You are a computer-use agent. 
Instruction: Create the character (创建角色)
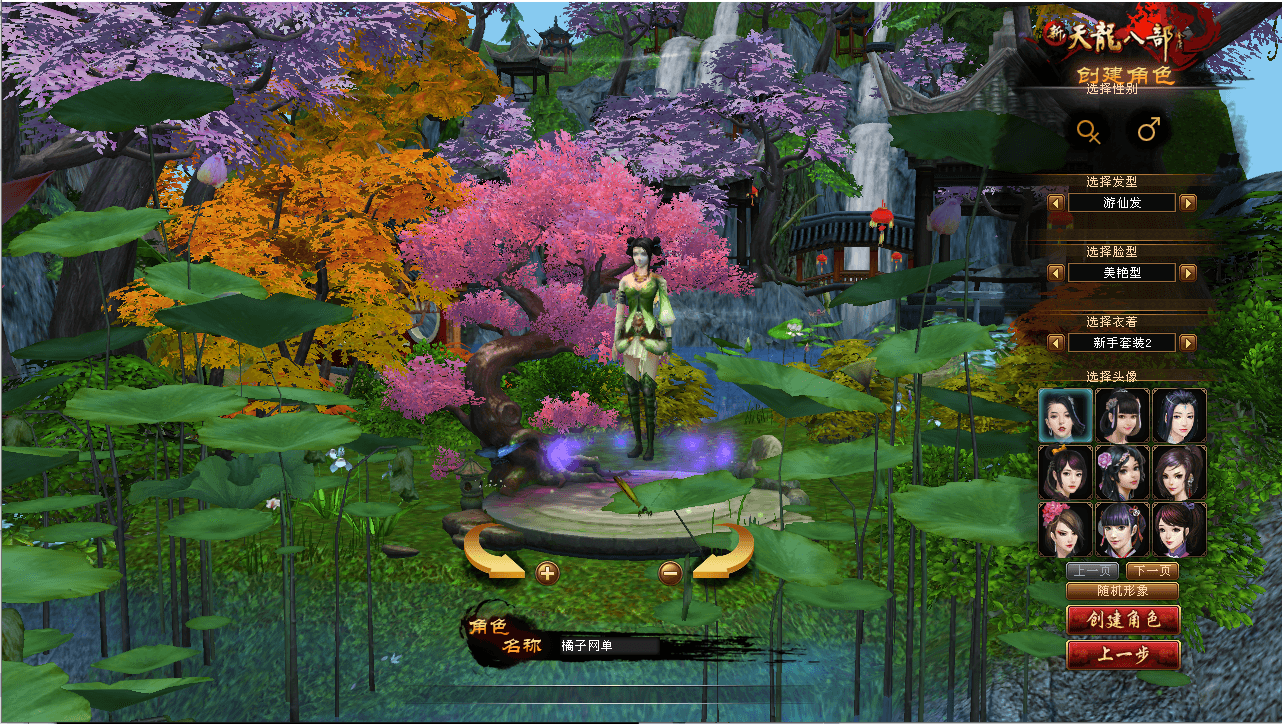click(x=1123, y=619)
